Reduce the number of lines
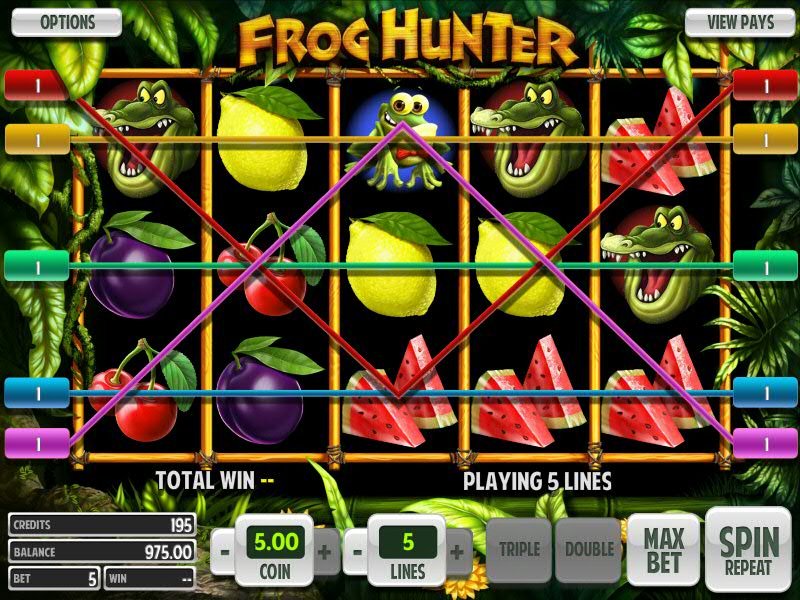The width and height of the screenshot is (800, 600). (x=357, y=551)
